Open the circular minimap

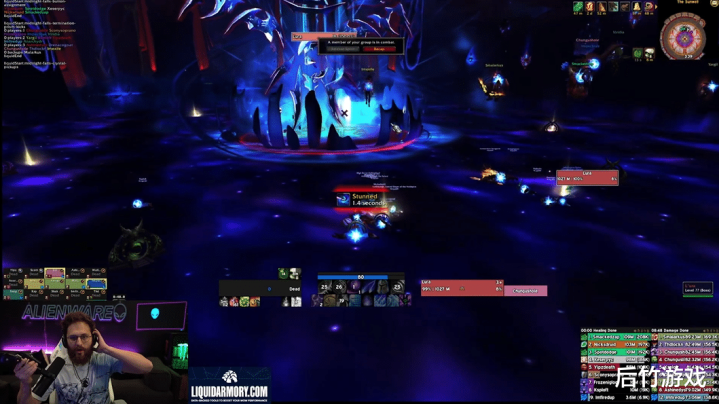click(684, 38)
